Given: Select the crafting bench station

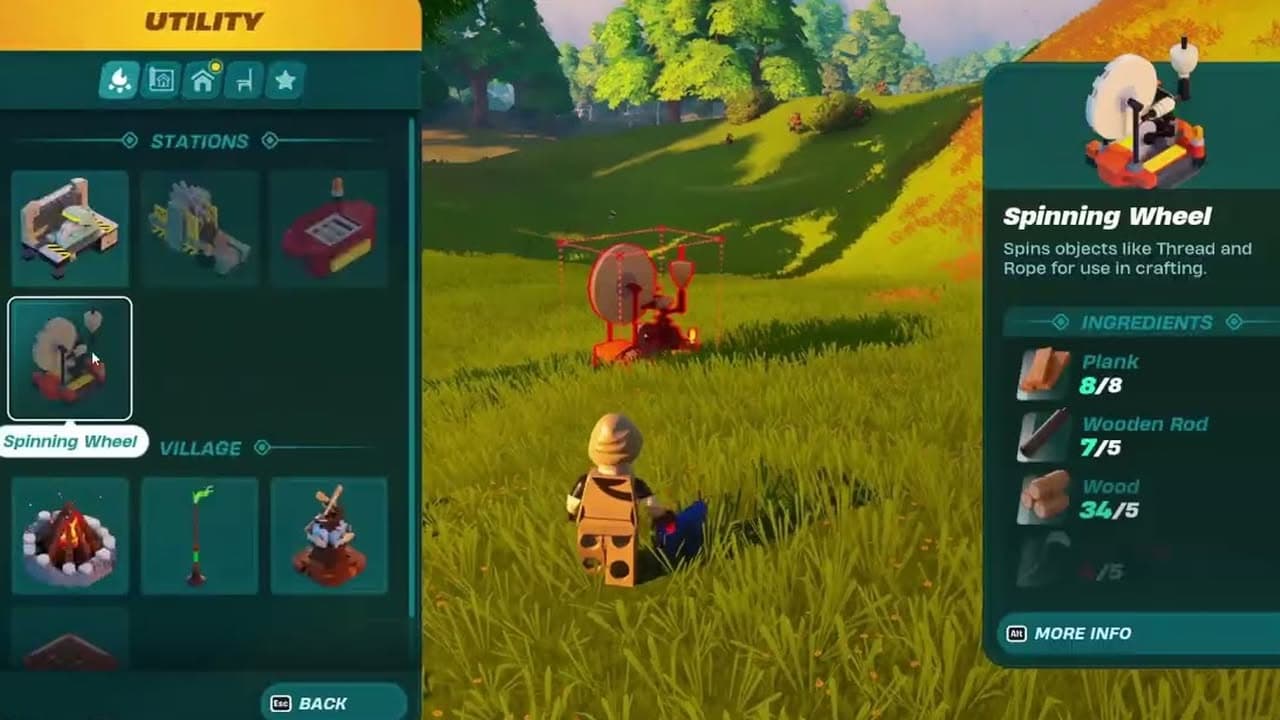Looking at the screenshot, I should [69, 227].
